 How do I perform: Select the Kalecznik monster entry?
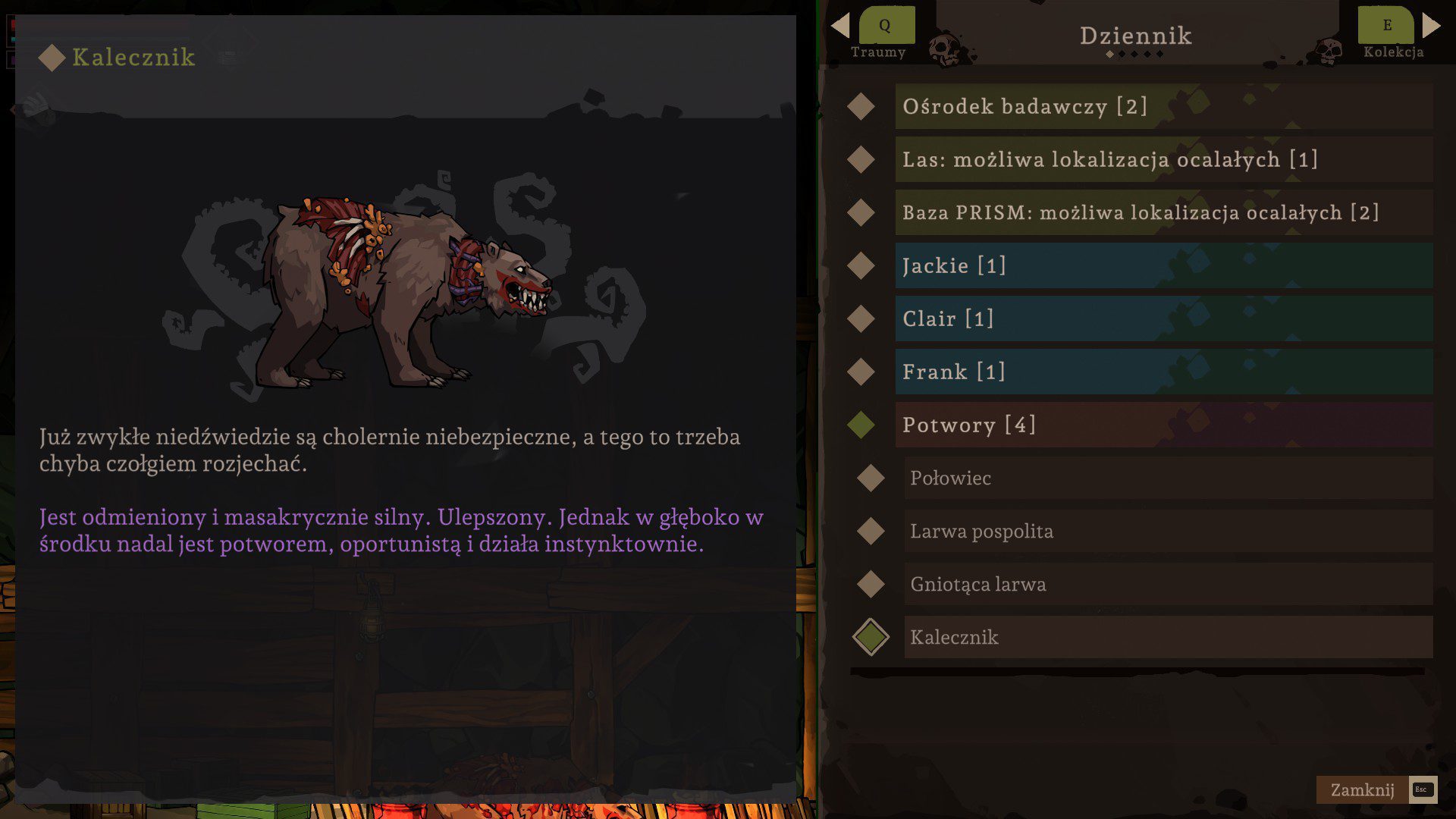[x=1168, y=637]
